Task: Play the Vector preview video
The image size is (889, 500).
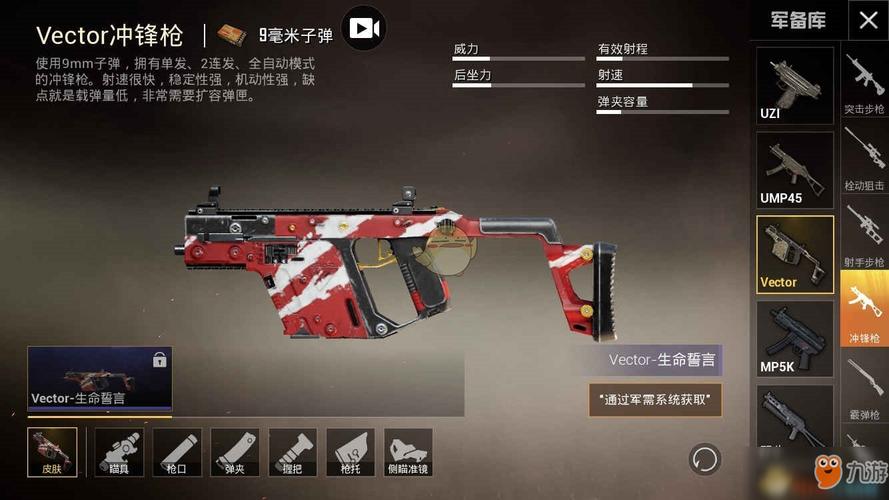Action: [x=364, y=29]
